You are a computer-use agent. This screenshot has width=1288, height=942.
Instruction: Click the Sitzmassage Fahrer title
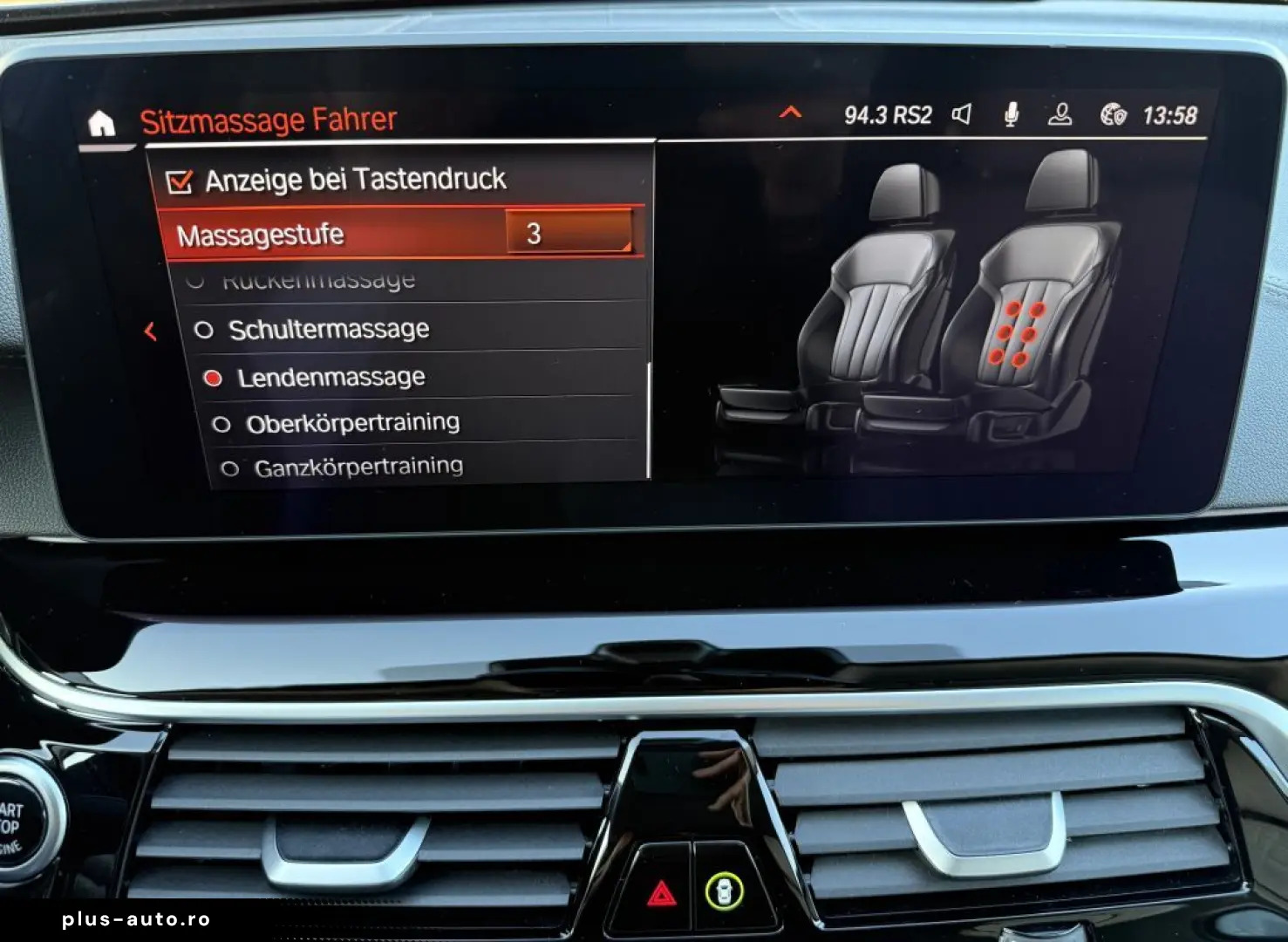click(x=268, y=118)
